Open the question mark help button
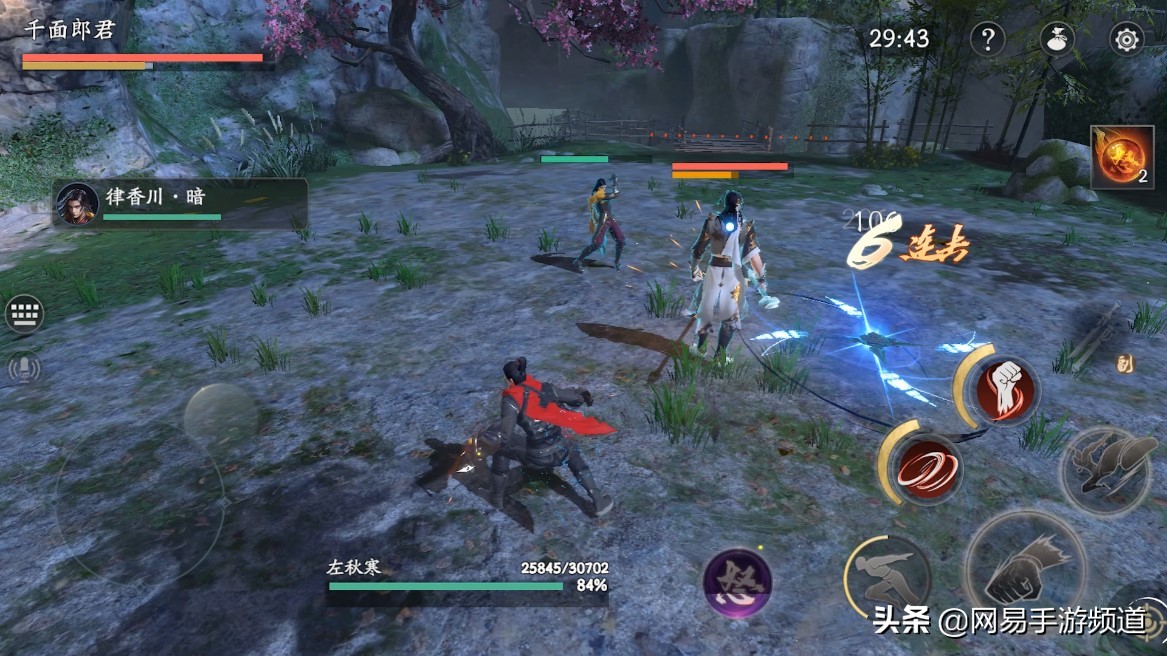 click(x=987, y=40)
